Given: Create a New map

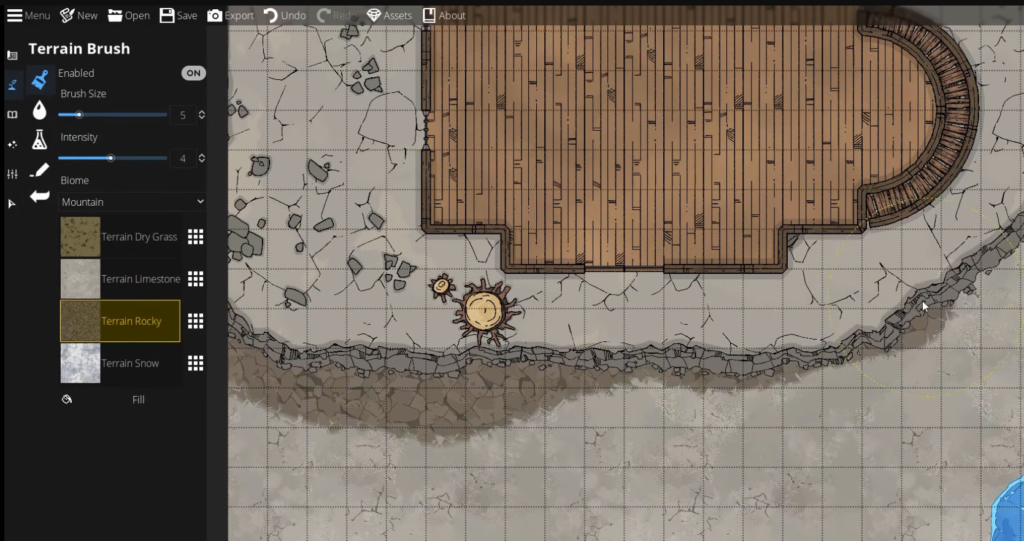Looking at the screenshot, I should click(x=79, y=15).
